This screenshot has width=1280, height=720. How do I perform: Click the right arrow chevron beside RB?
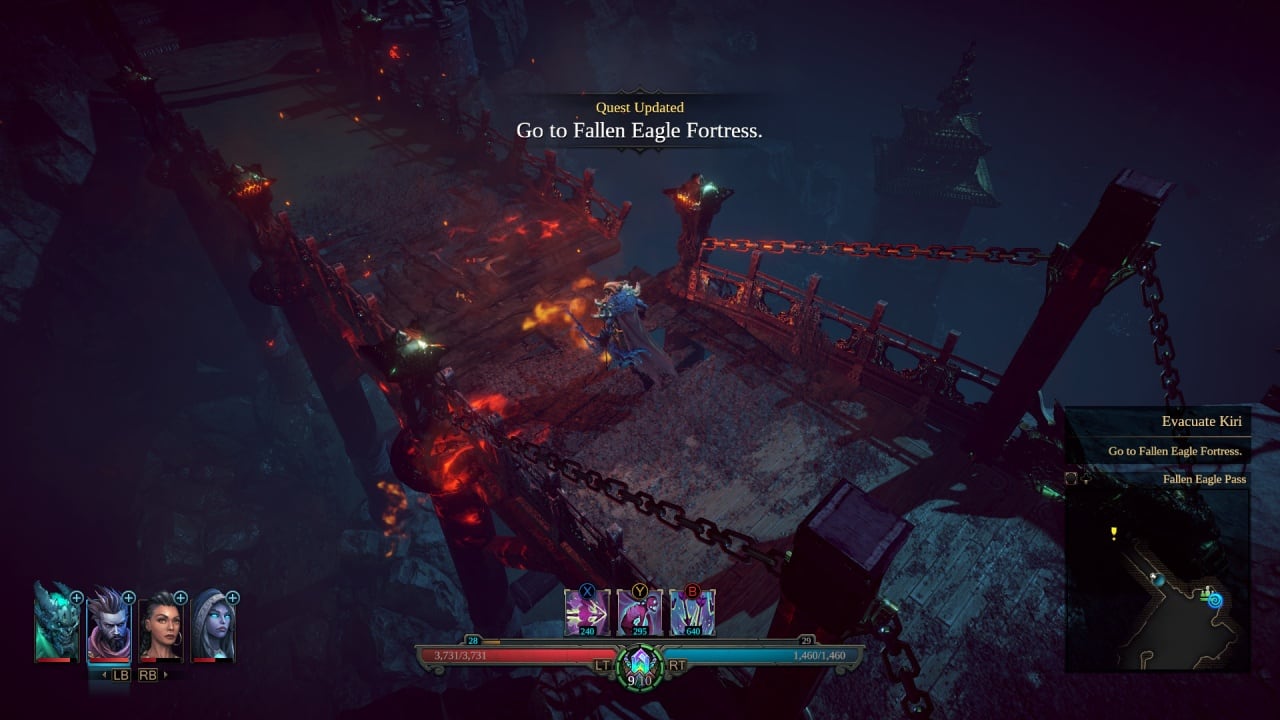pyautogui.click(x=164, y=673)
